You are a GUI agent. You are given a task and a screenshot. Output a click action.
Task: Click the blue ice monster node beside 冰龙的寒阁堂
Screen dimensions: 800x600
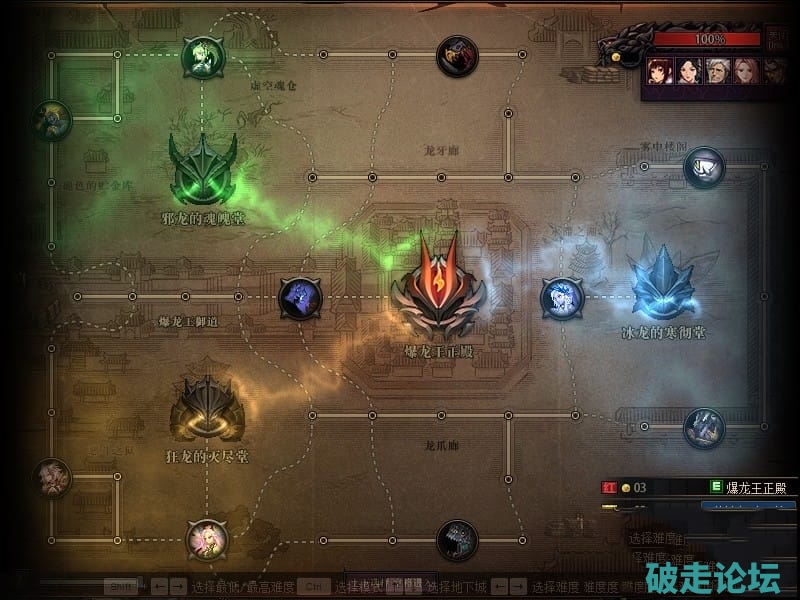coord(561,298)
